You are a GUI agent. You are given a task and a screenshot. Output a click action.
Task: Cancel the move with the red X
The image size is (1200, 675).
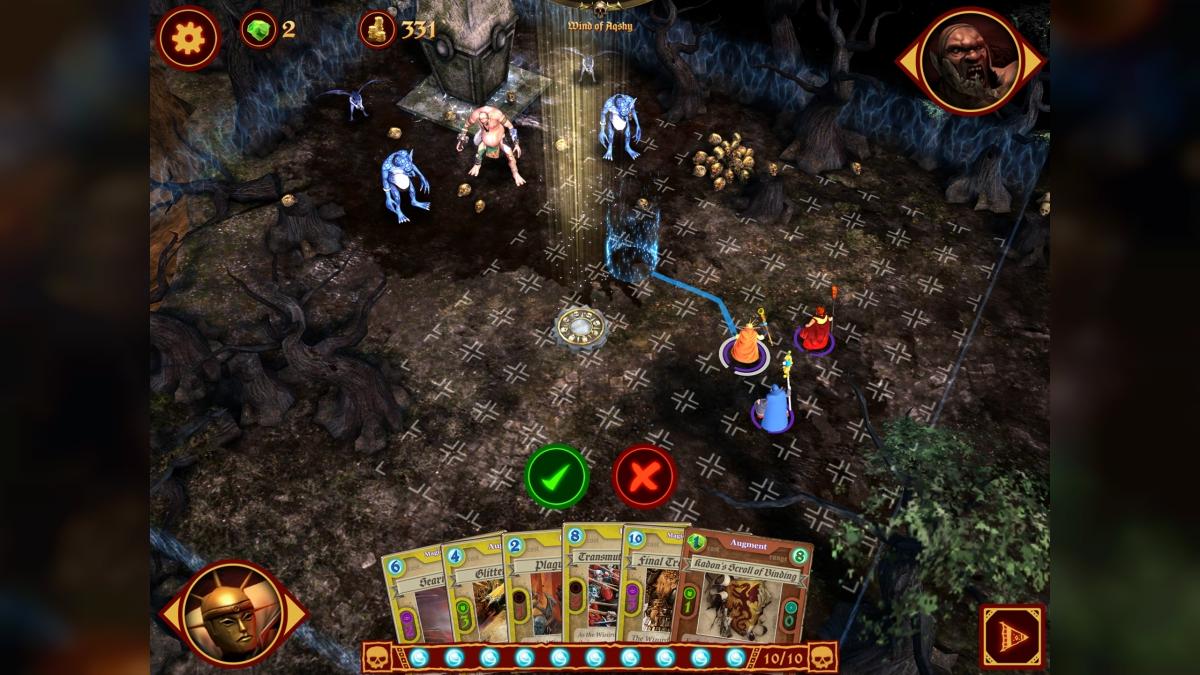[644, 476]
